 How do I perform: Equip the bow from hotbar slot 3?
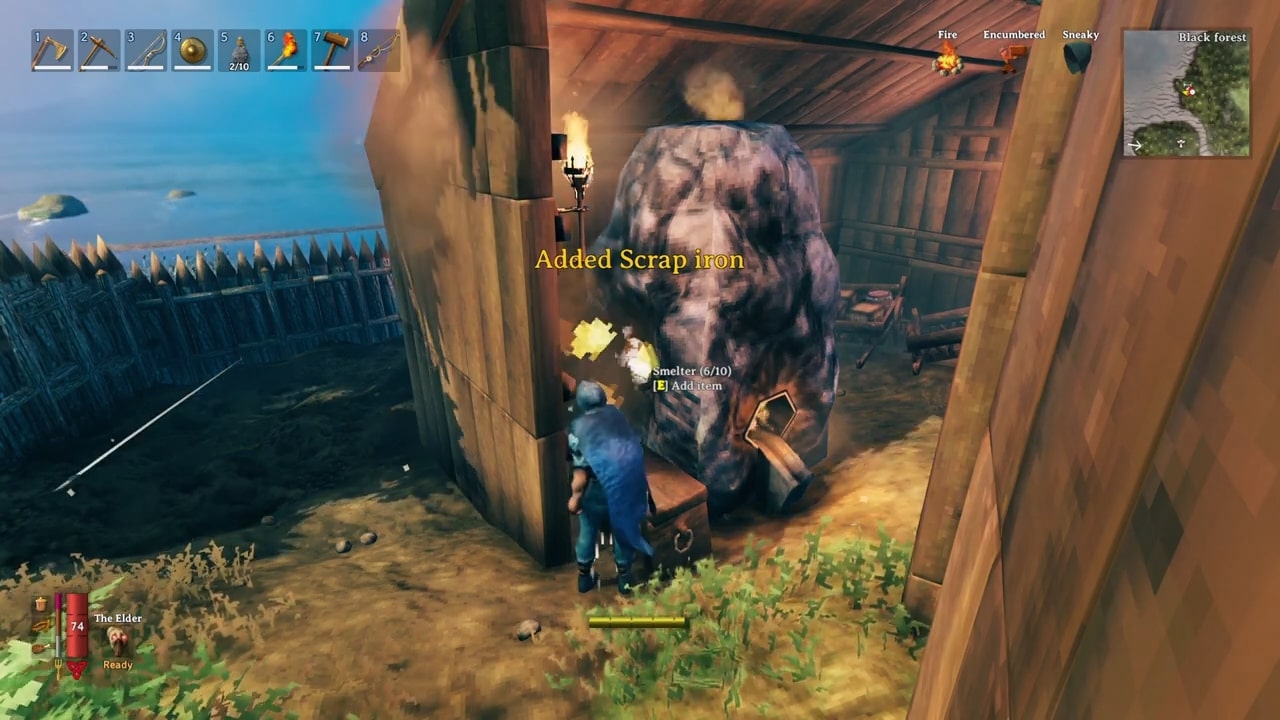click(145, 50)
